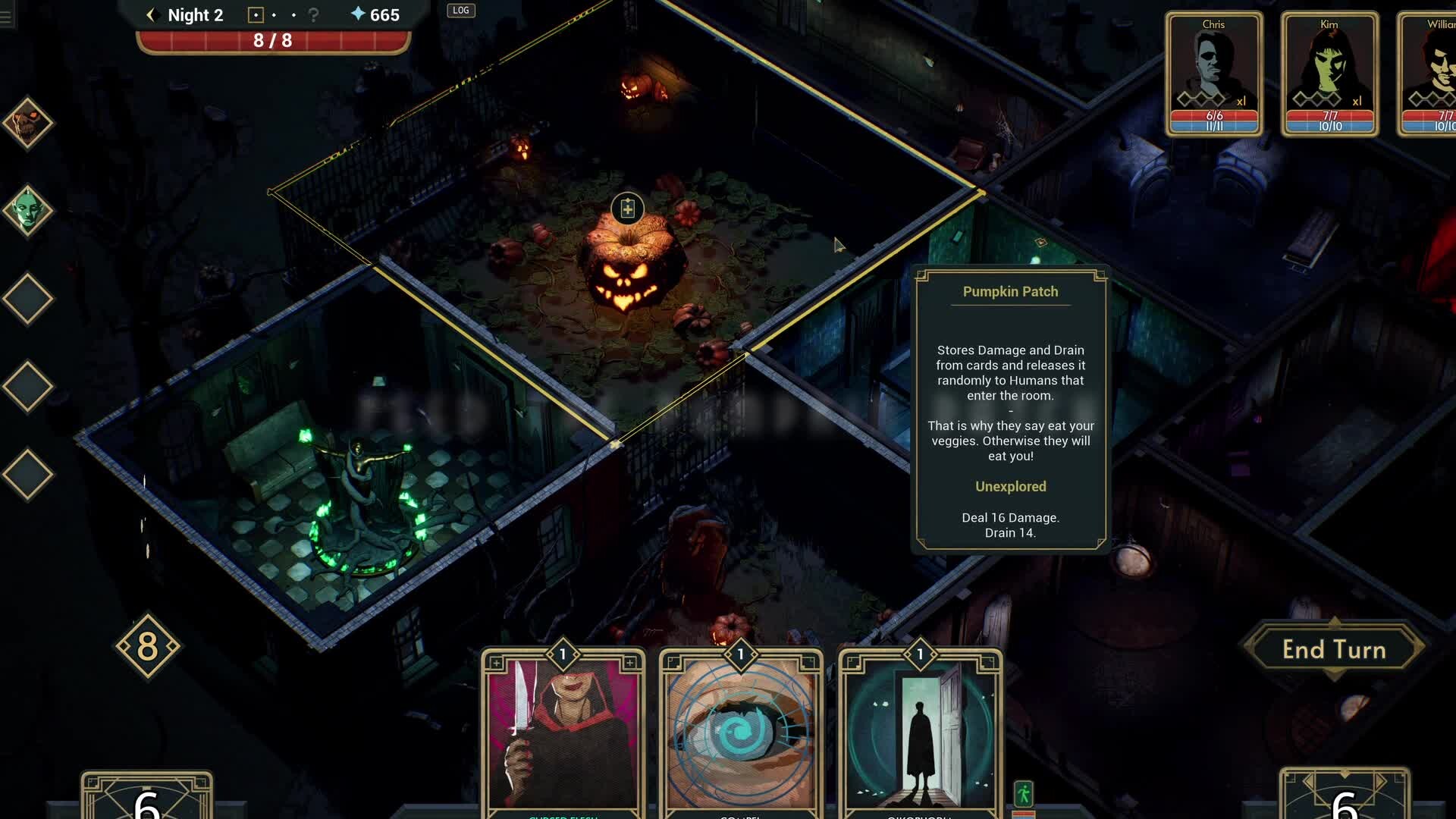Select Chris's human portrait
1456x819 pixels.
1213,74
